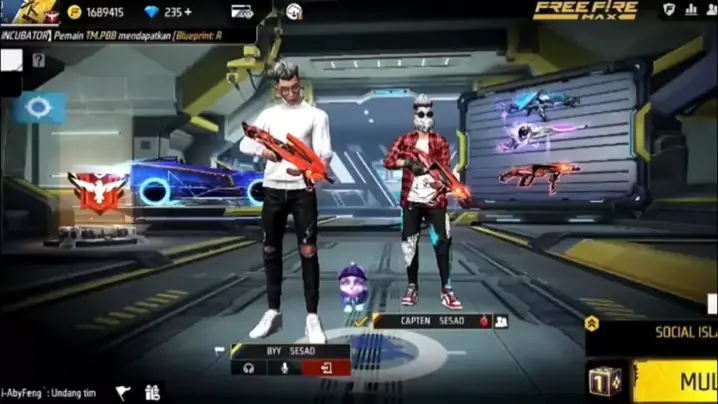Leave the squad with the red exit button
This screenshot has width=718, height=404.
326,368
